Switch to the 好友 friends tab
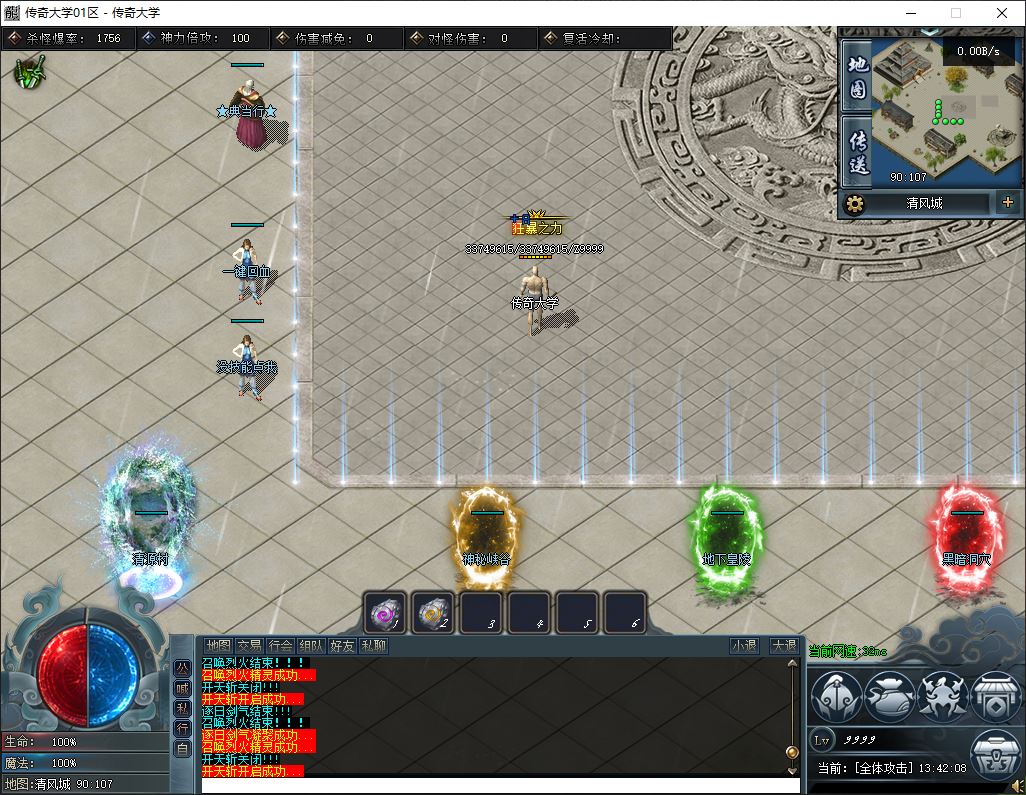Viewport: 1026px width, 795px height. click(x=342, y=646)
